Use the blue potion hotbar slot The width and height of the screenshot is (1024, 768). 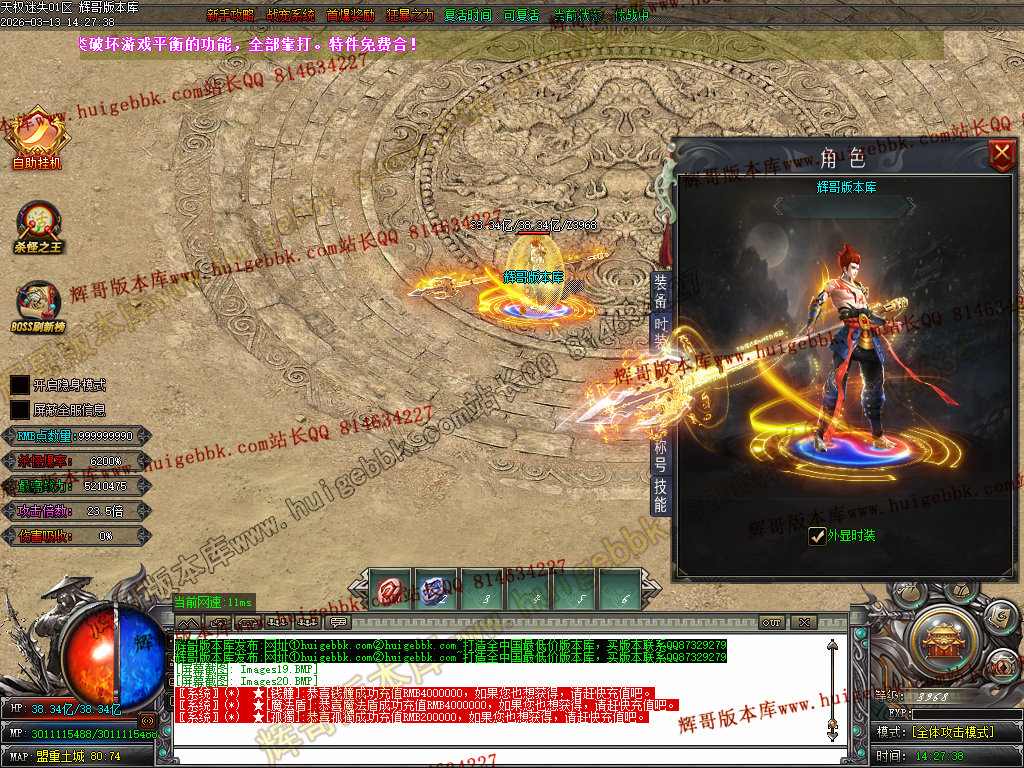point(433,591)
